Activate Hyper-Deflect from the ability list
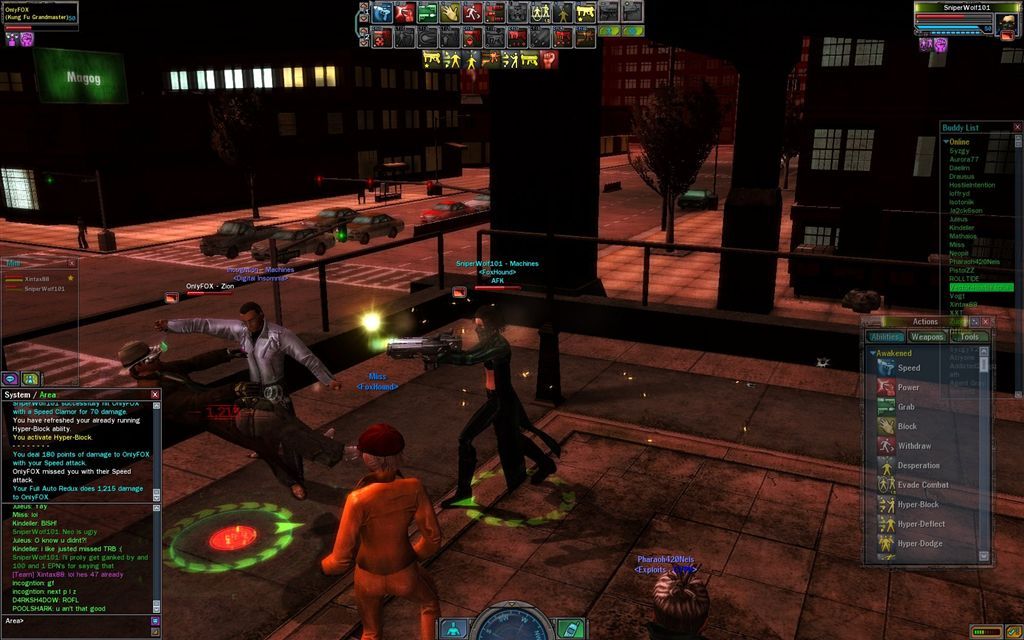The image size is (1024, 640). coord(920,524)
